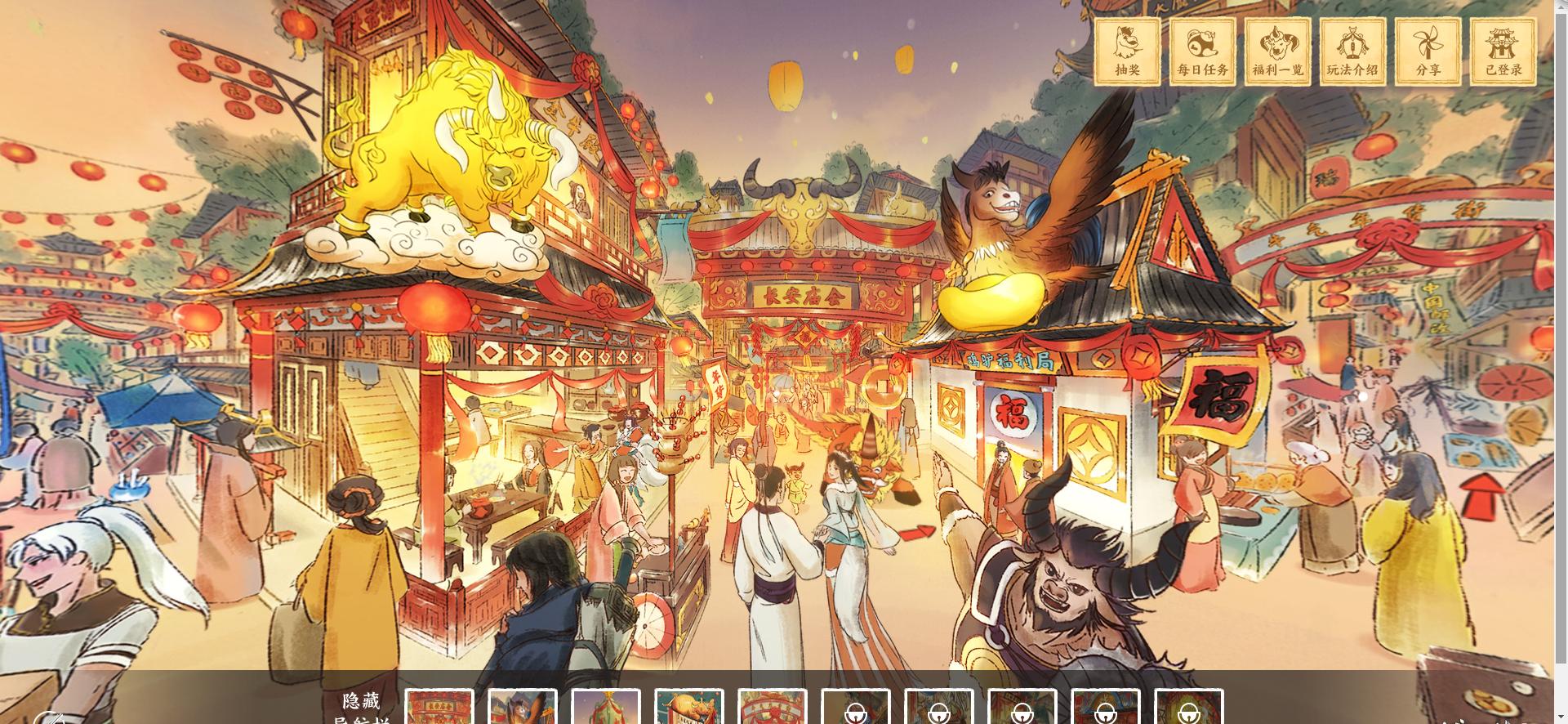Click the red archway fair scene thumbnail

coord(773,708)
